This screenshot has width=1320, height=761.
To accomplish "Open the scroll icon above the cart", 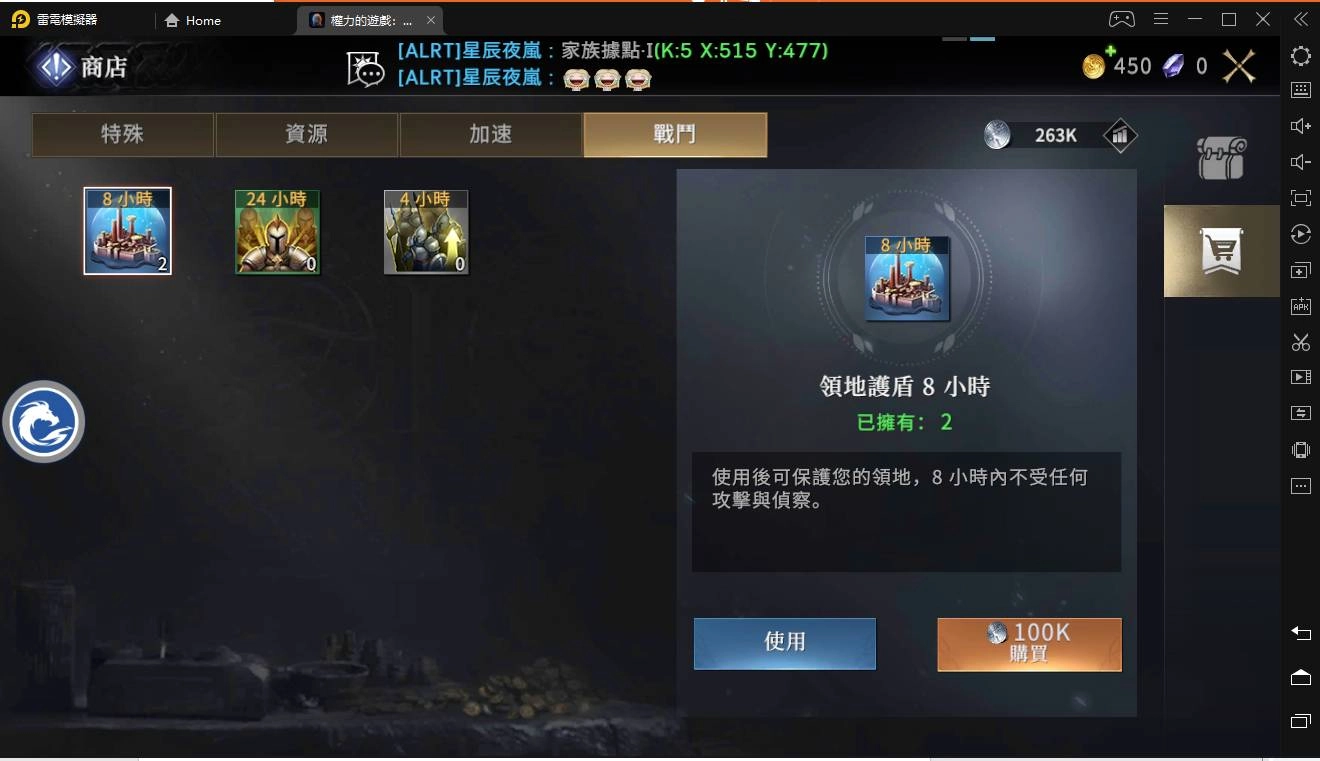I will (1220, 160).
